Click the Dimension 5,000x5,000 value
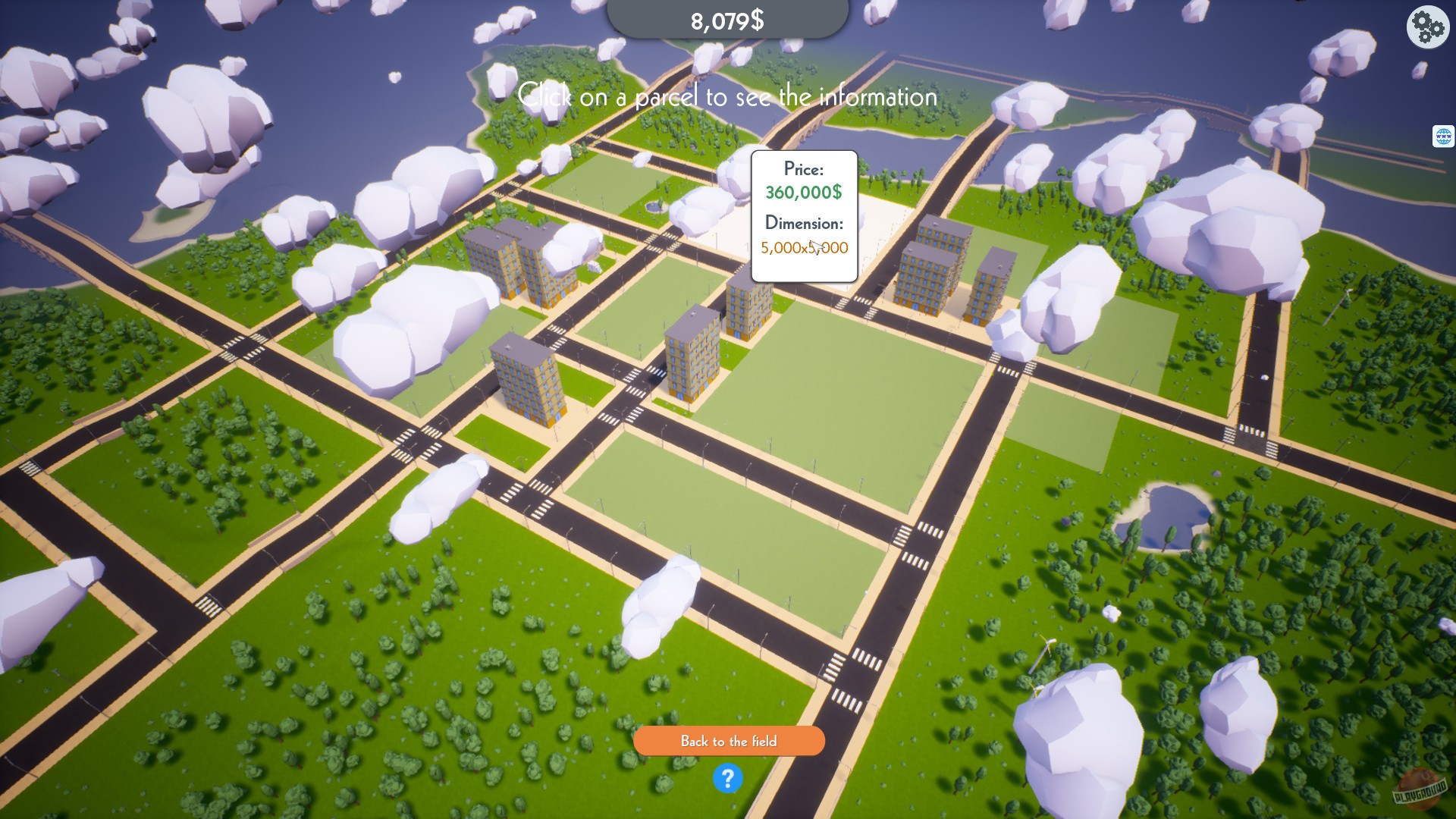This screenshot has width=1456, height=819. (x=804, y=248)
